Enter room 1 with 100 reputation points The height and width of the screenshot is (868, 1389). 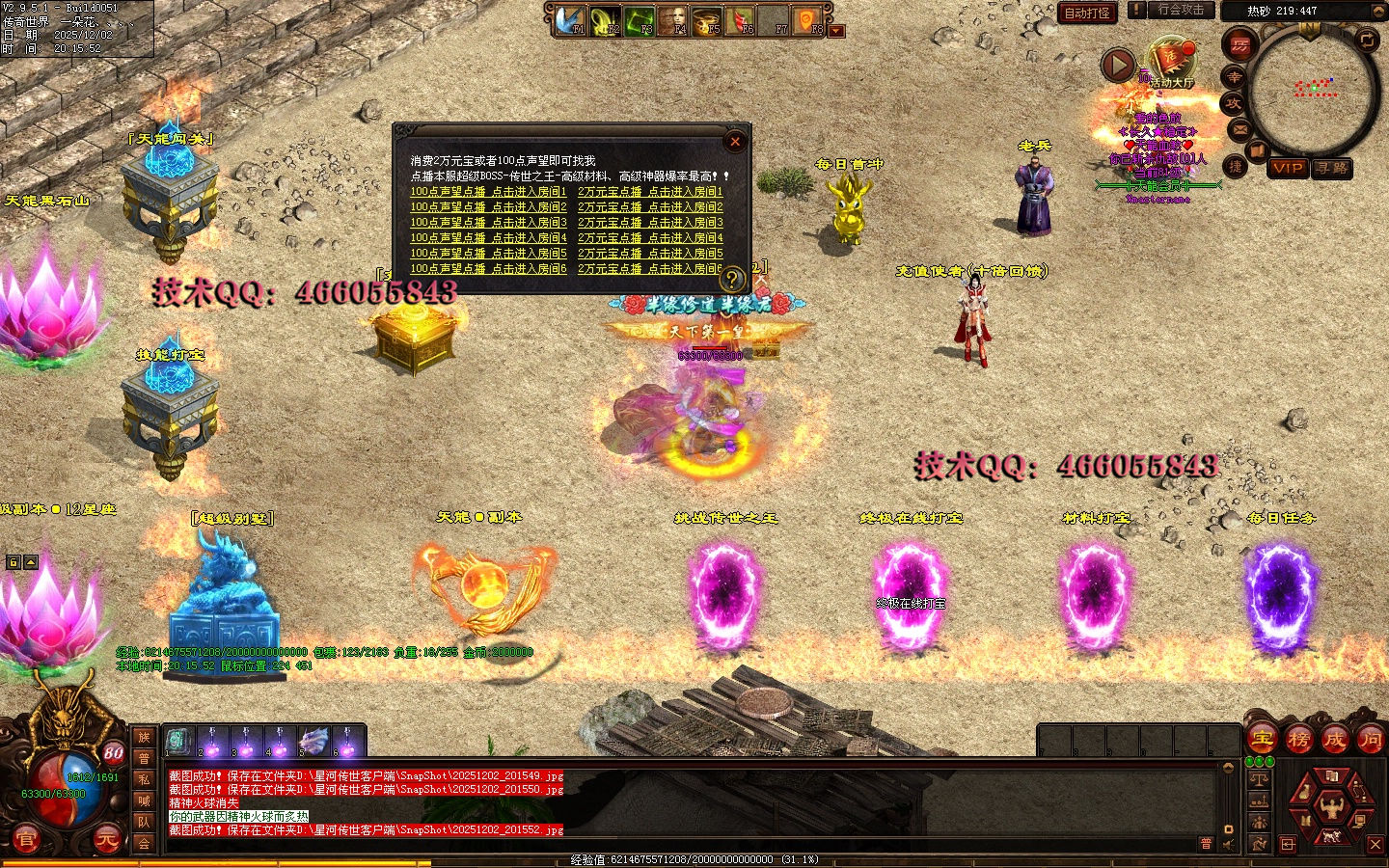488,192
